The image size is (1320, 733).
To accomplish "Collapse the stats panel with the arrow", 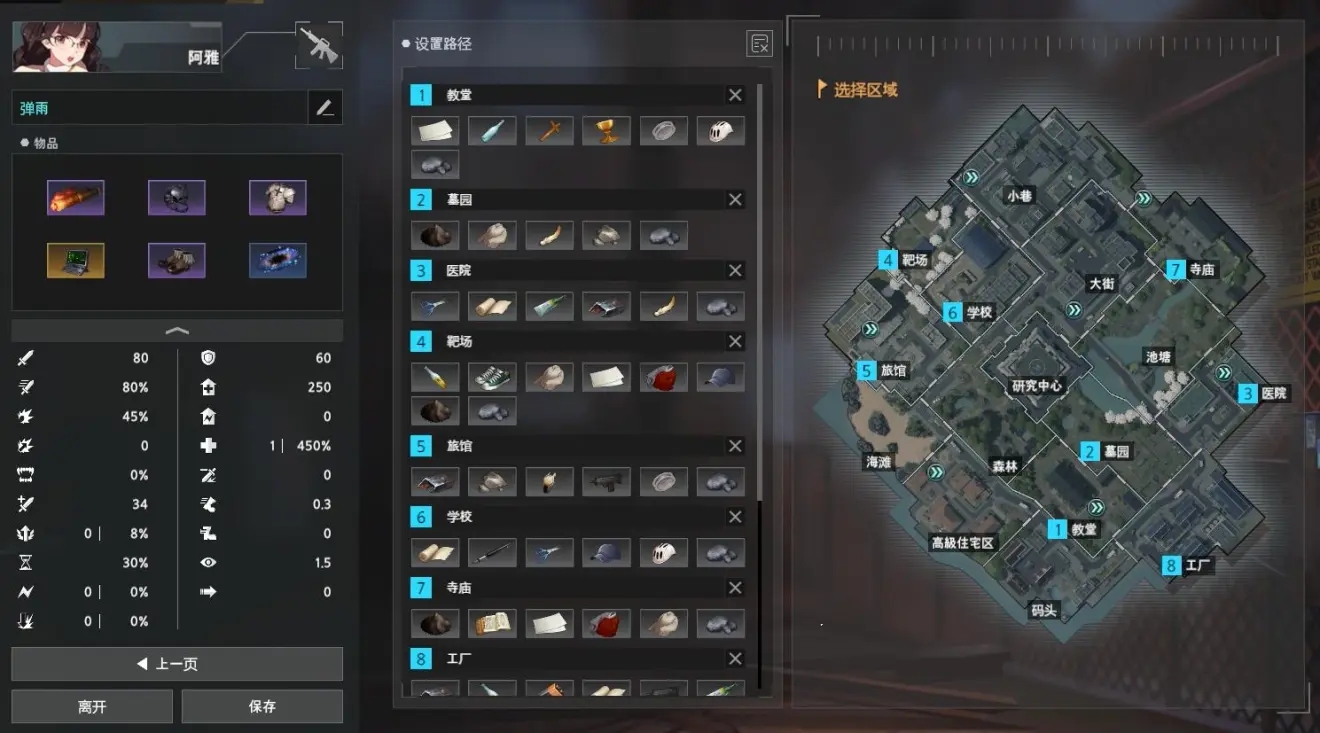I will pos(177,330).
